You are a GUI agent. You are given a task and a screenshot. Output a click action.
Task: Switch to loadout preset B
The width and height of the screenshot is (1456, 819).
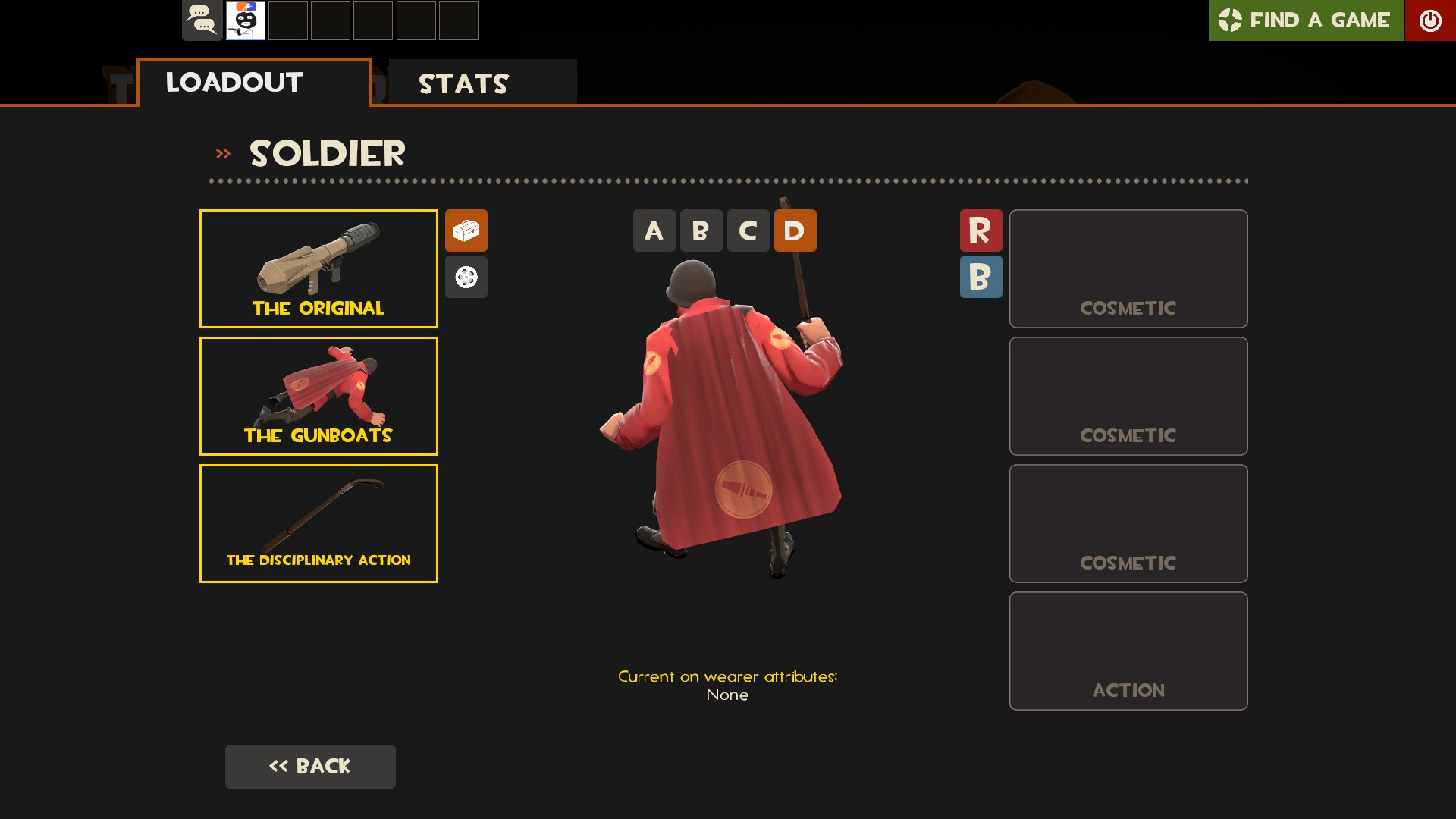tap(701, 231)
